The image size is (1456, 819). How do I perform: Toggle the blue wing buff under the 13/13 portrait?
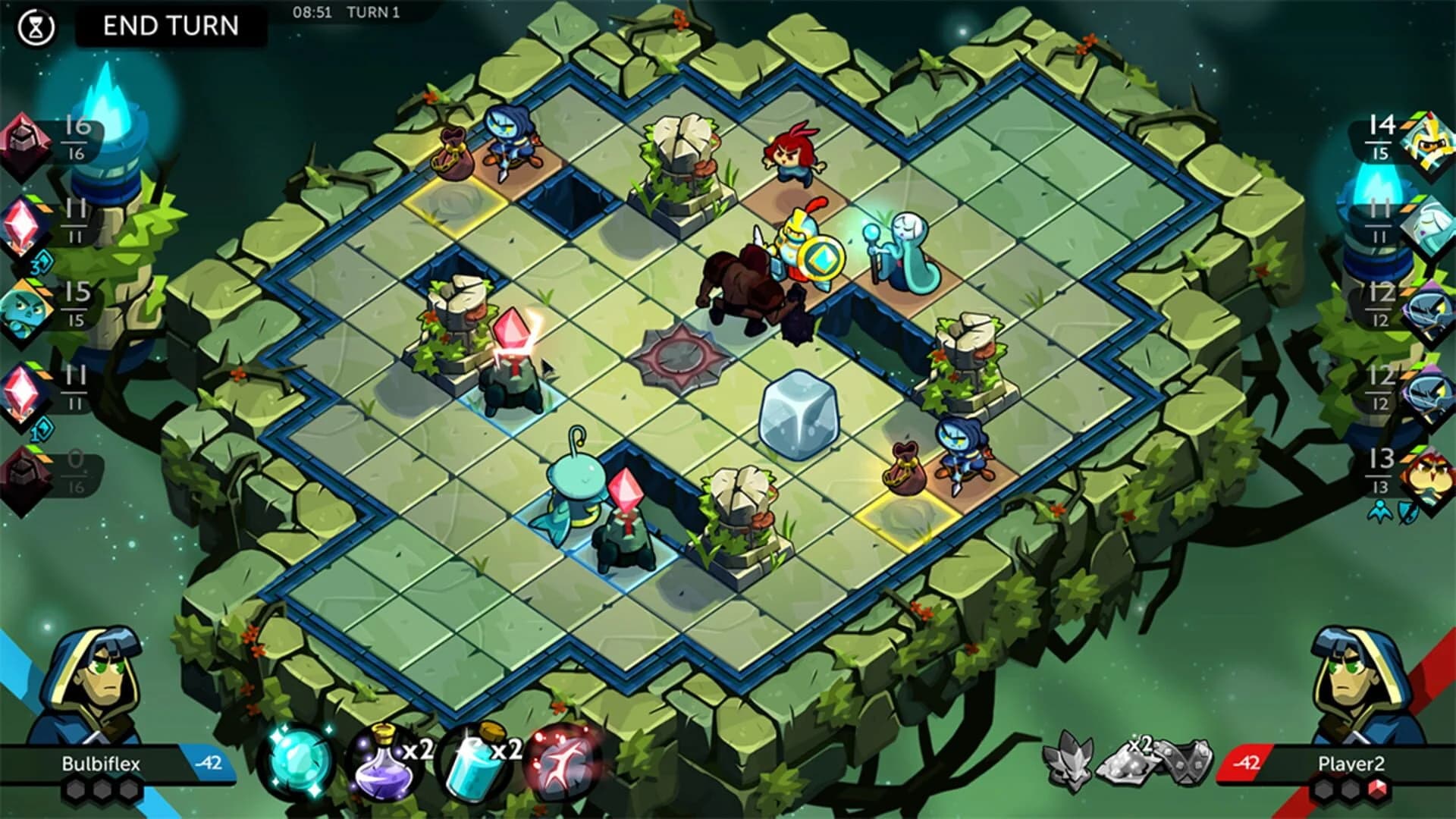tap(1380, 511)
